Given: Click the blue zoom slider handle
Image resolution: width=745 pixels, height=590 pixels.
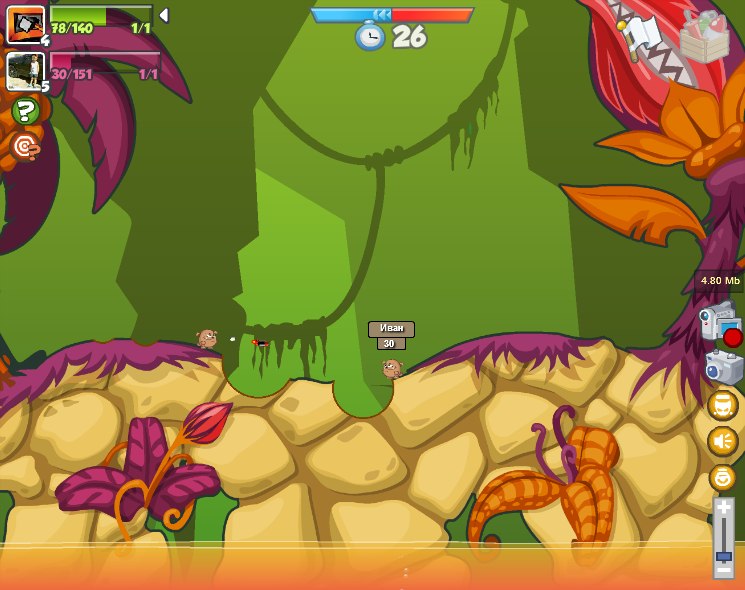Looking at the screenshot, I should tap(723, 555).
